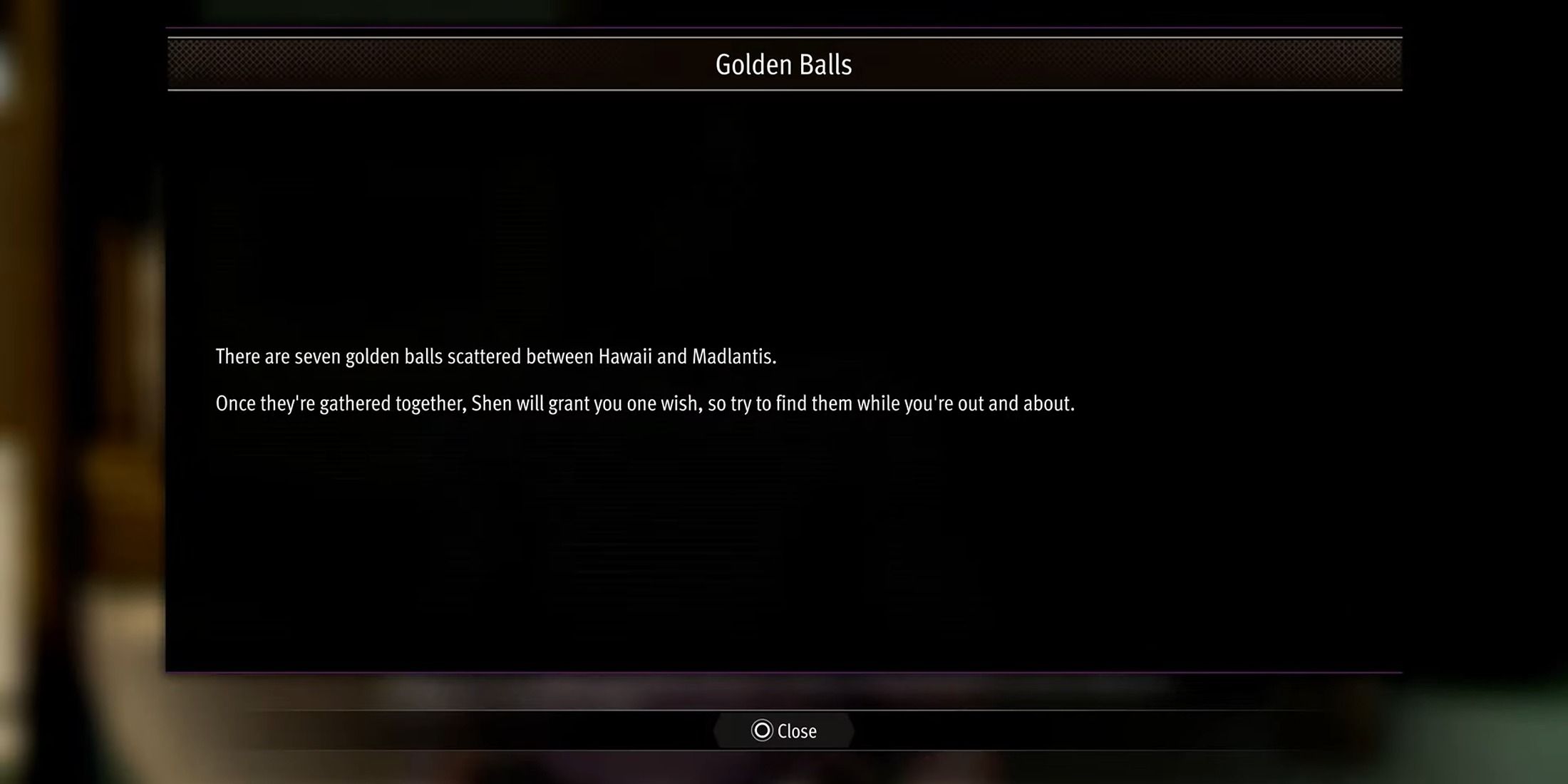Click the sentence mentioning one wish

click(x=645, y=403)
